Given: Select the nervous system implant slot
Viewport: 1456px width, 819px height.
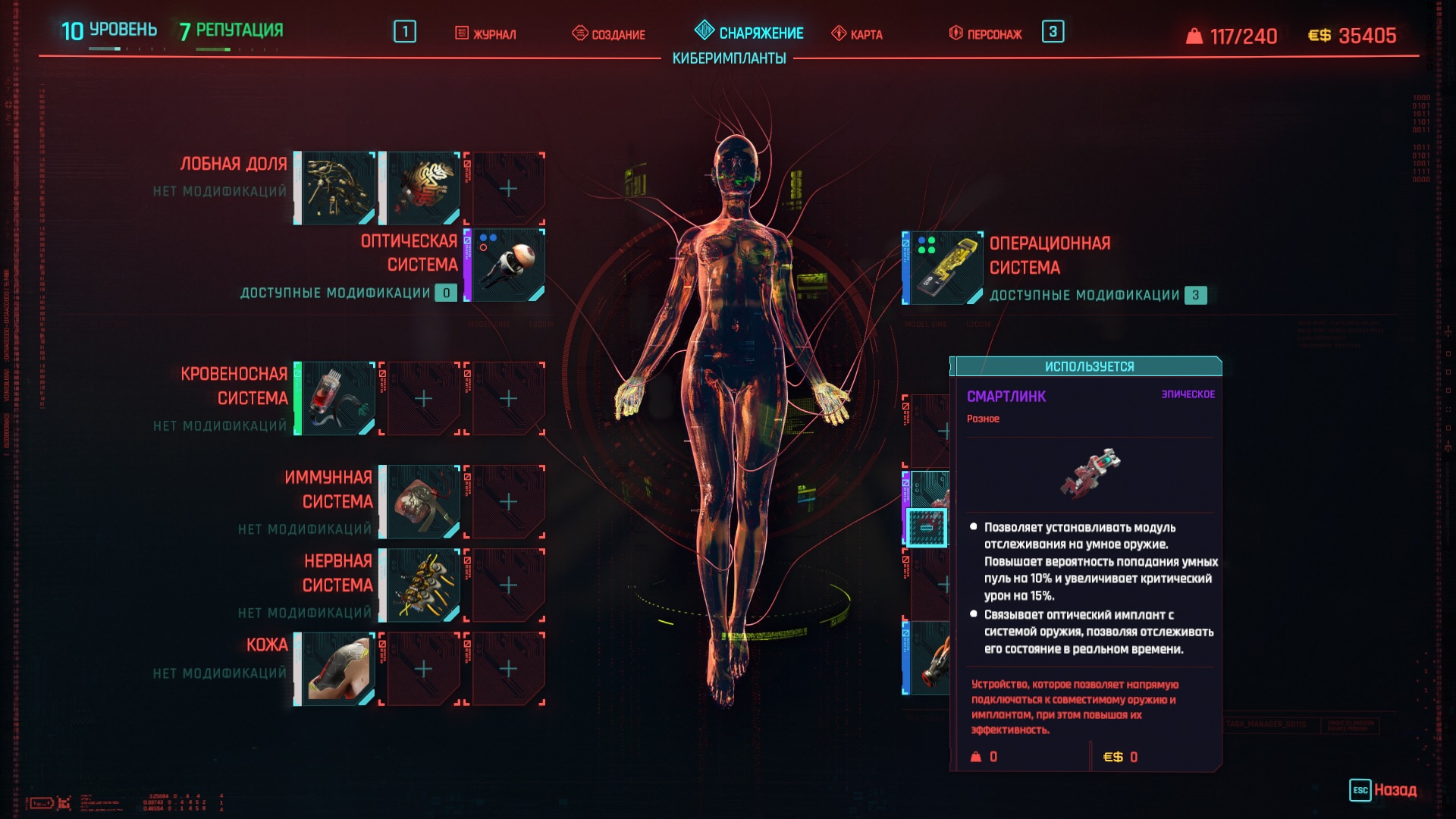Looking at the screenshot, I should click(422, 585).
